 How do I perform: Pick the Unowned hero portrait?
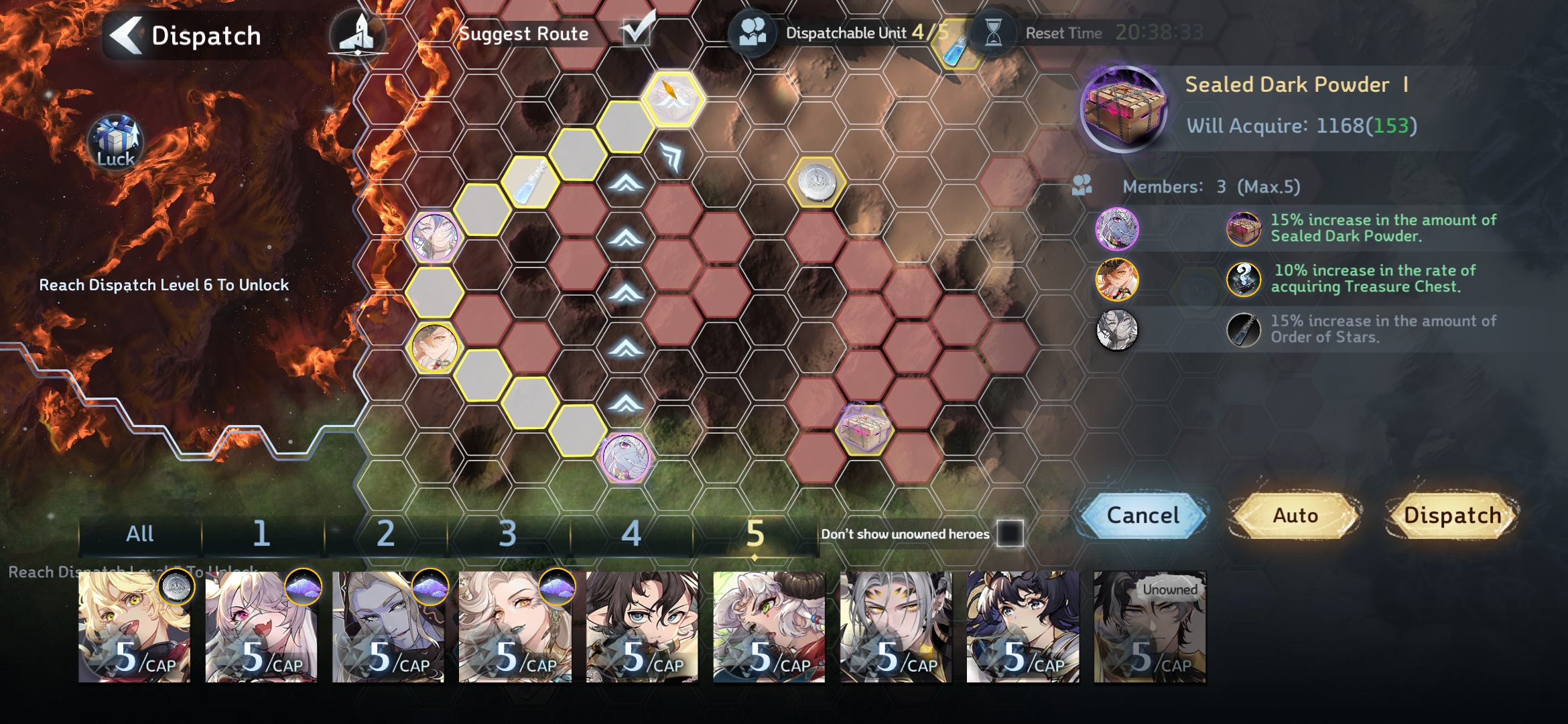(1150, 627)
